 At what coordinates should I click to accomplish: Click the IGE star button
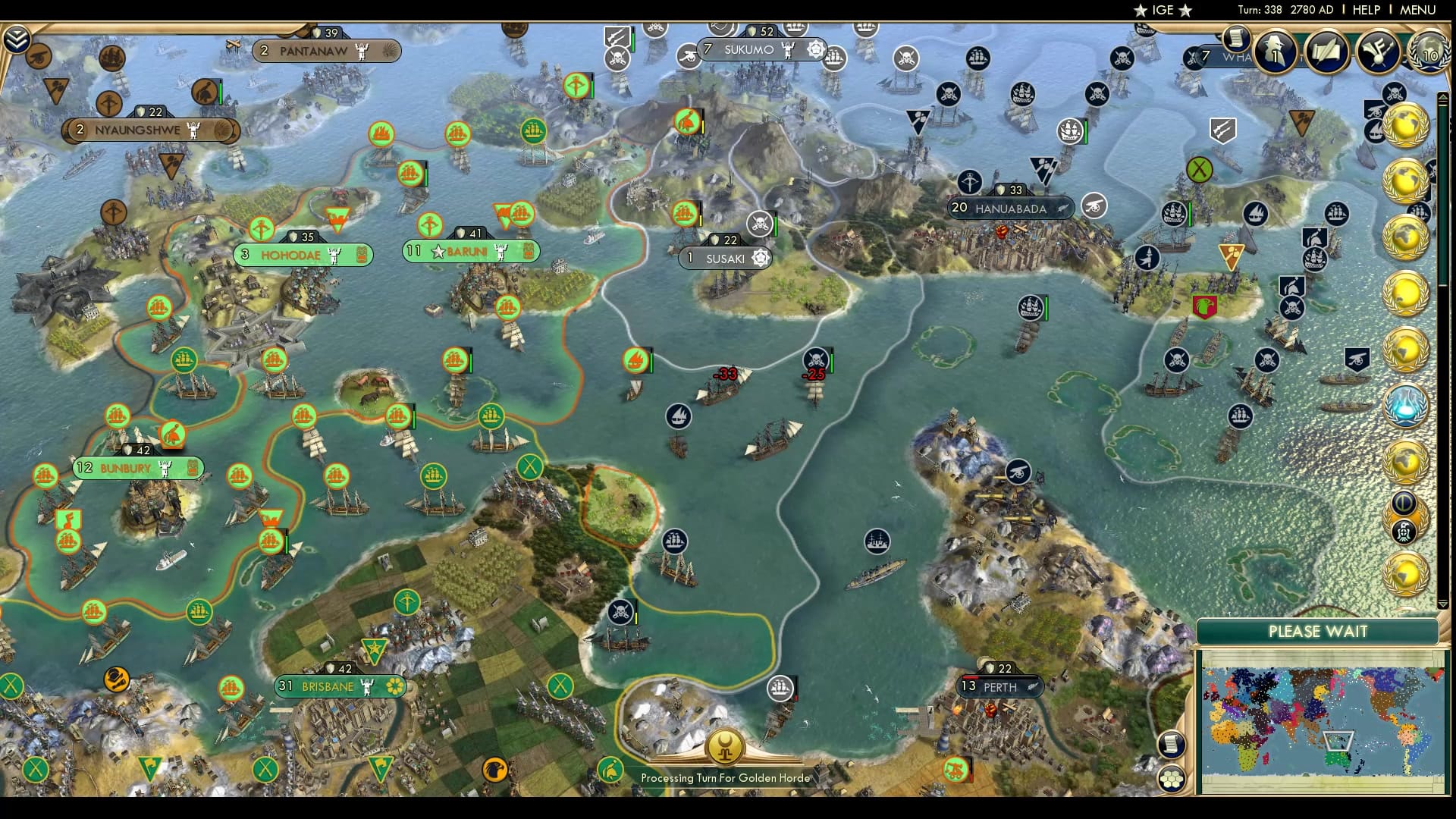(x=1163, y=11)
